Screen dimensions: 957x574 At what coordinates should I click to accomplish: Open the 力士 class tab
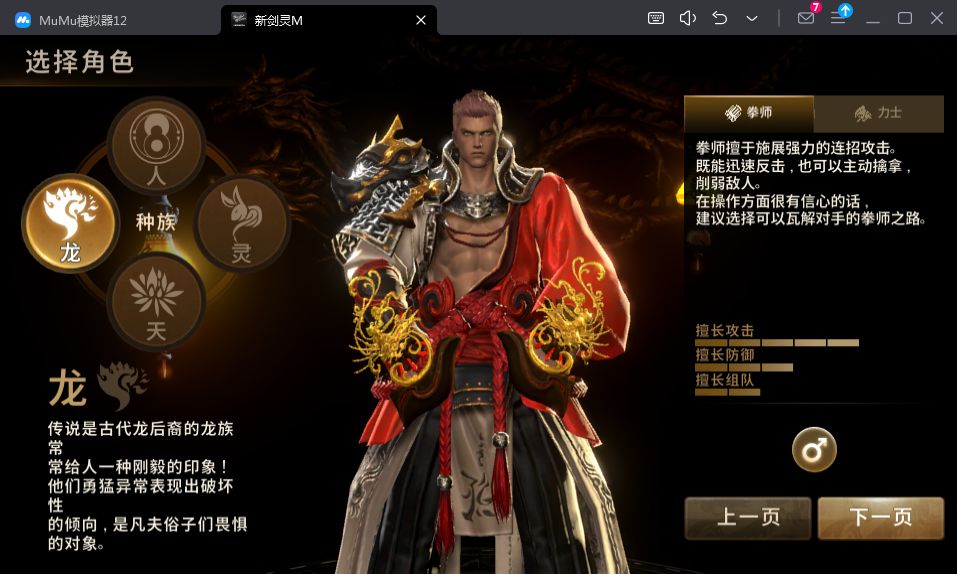pyautogui.click(x=878, y=113)
